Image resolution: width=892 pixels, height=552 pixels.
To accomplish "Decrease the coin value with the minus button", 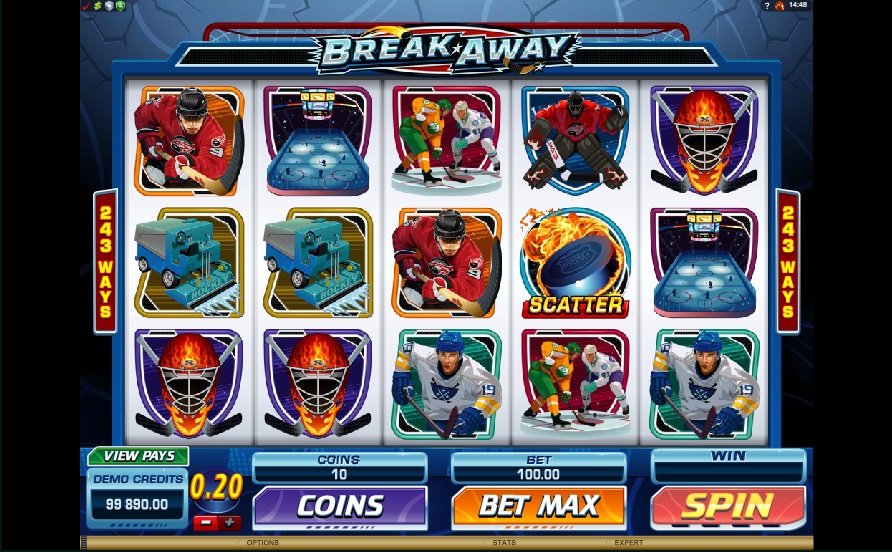I will (203, 523).
